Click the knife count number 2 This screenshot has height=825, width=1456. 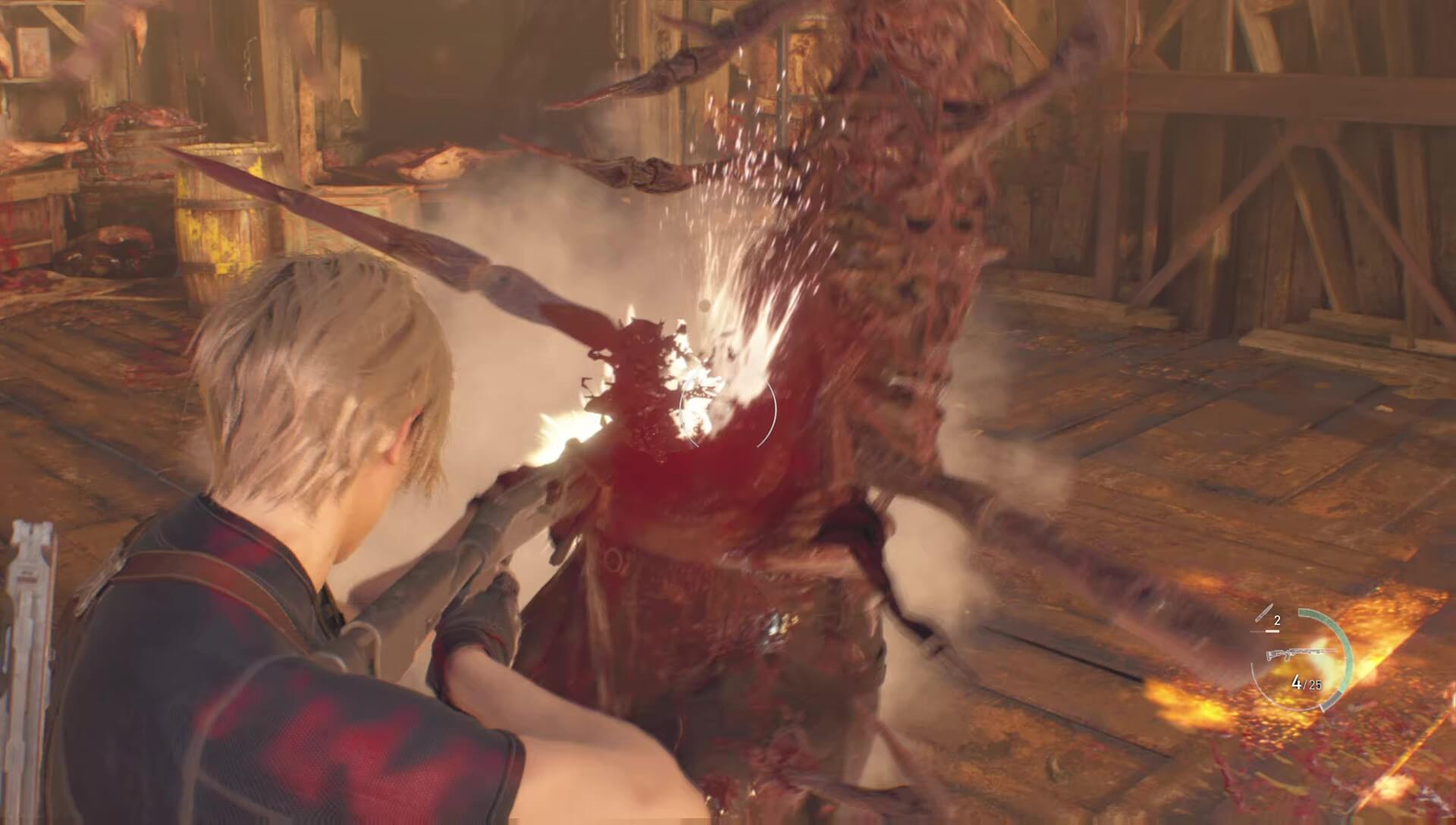click(1277, 620)
